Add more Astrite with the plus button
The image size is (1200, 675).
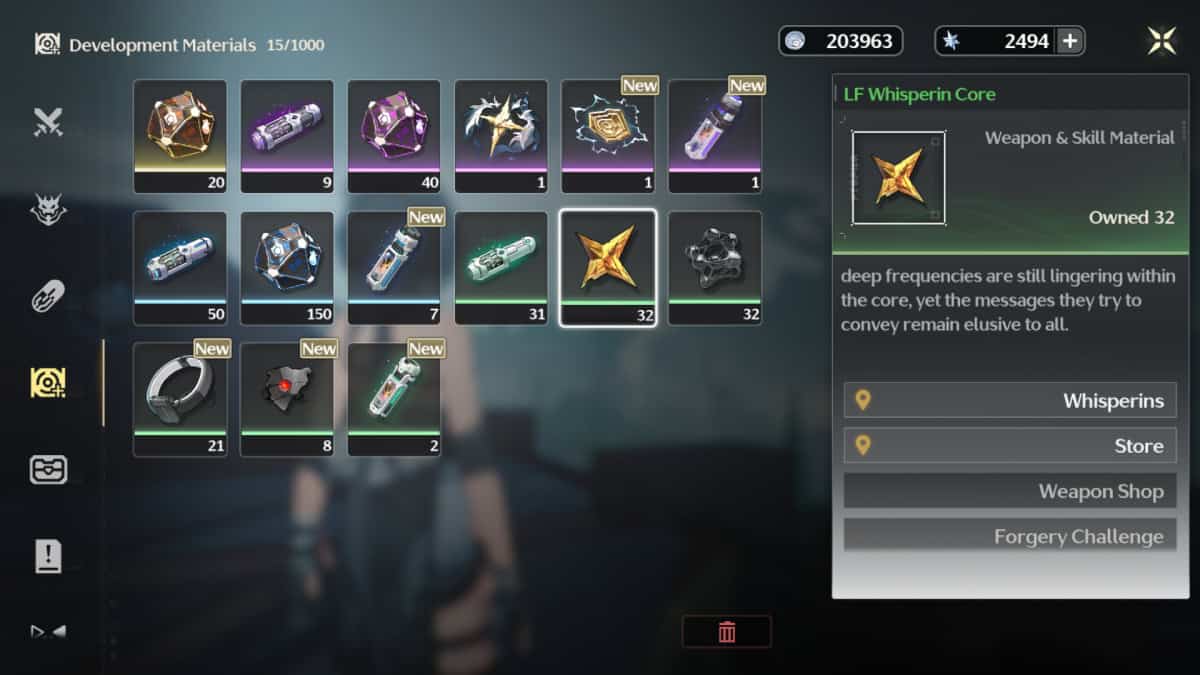(x=1069, y=41)
